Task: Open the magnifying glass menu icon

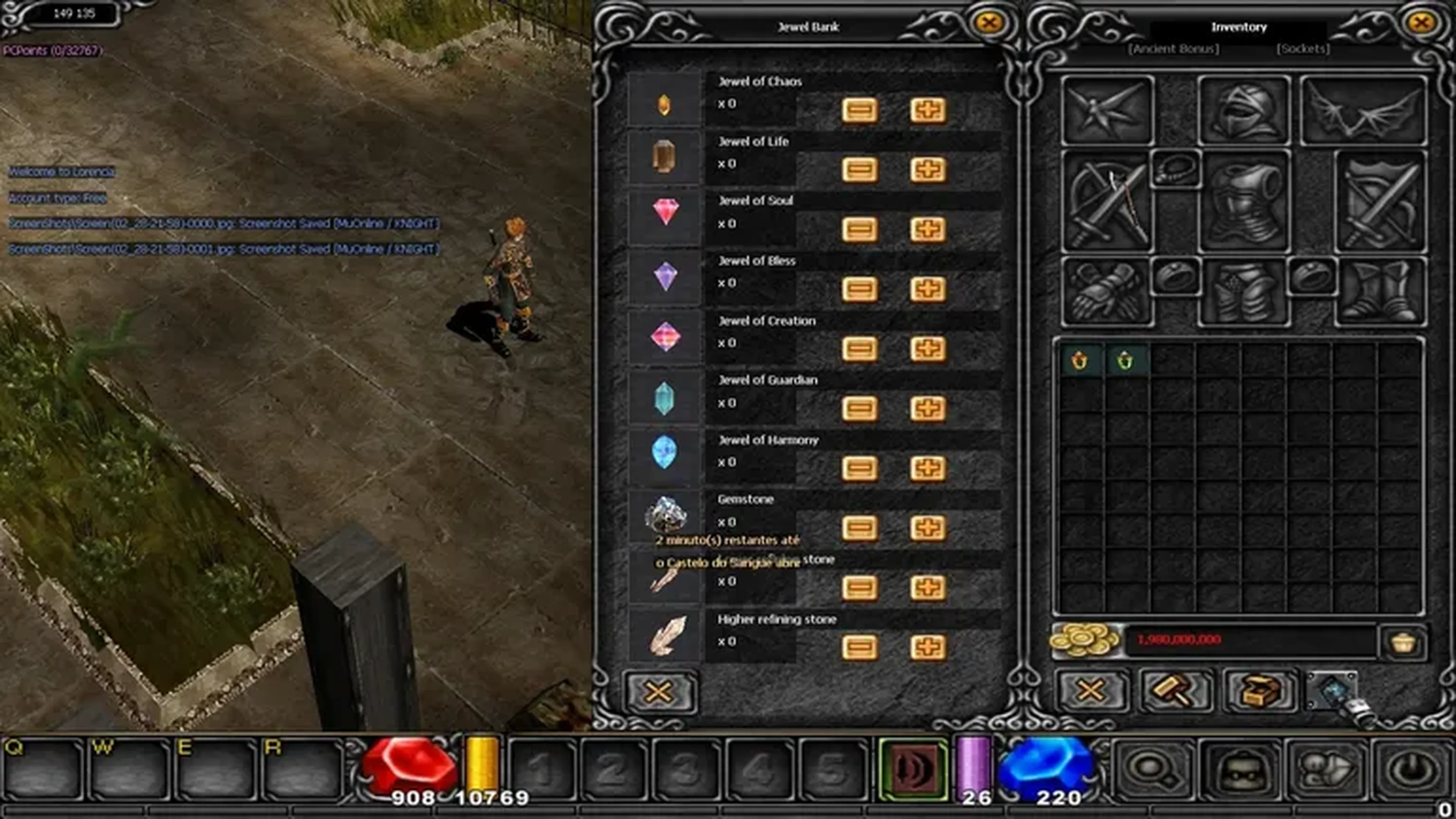Action: click(1153, 770)
